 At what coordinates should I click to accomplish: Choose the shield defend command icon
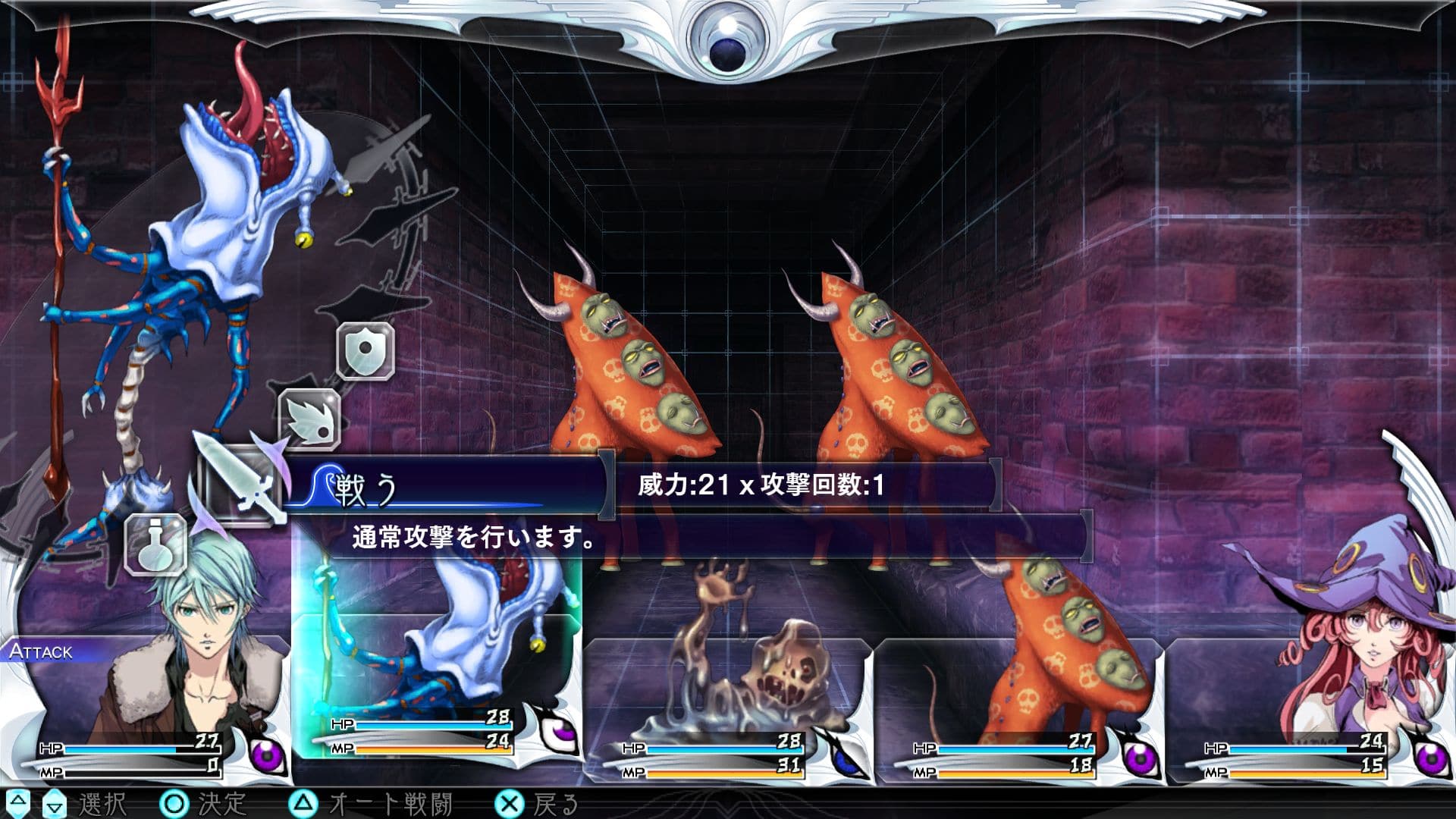[x=366, y=350]
